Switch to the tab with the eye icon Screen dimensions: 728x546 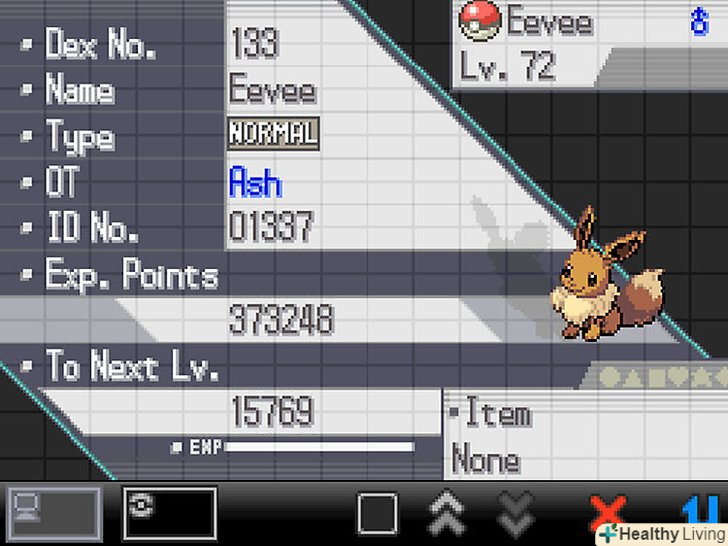[x=170, y=514]
